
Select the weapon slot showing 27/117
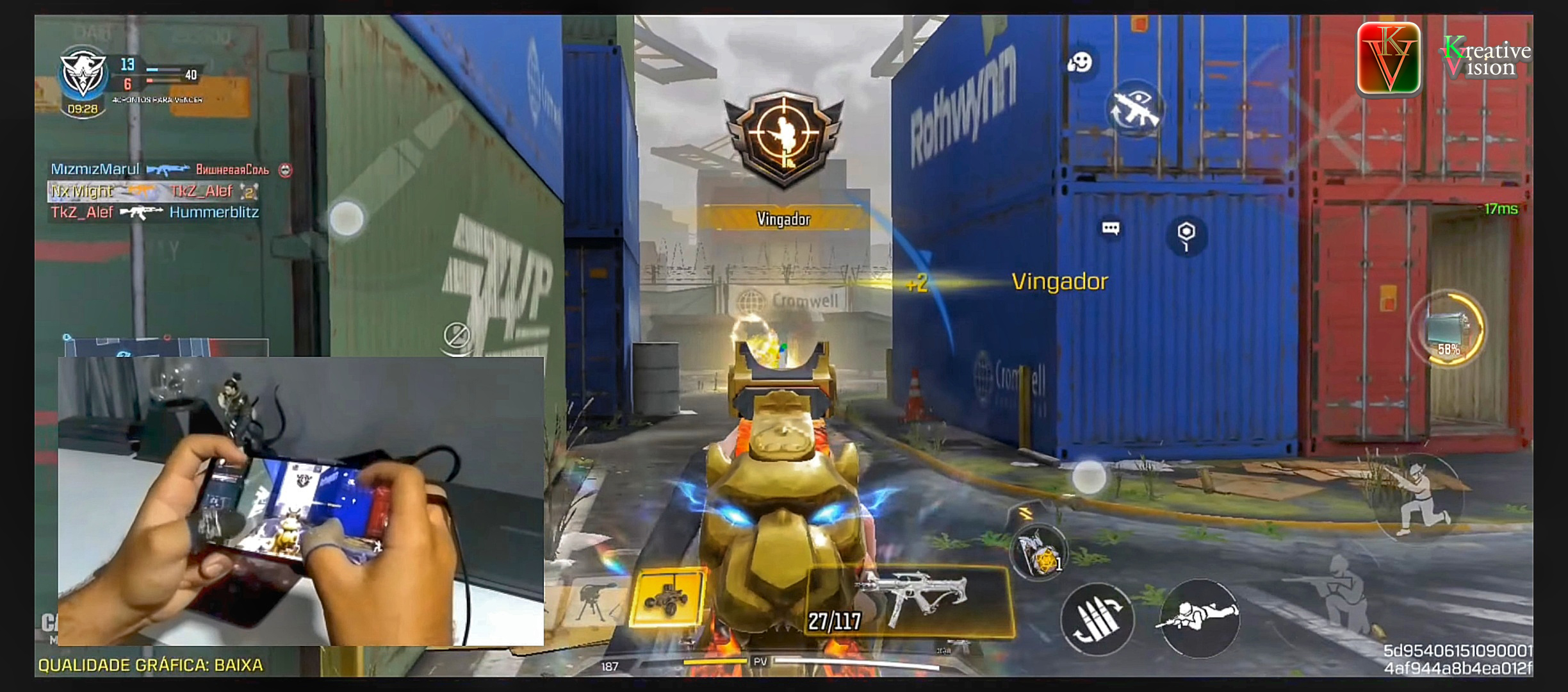pyautogui.click(x=910, y=602)
